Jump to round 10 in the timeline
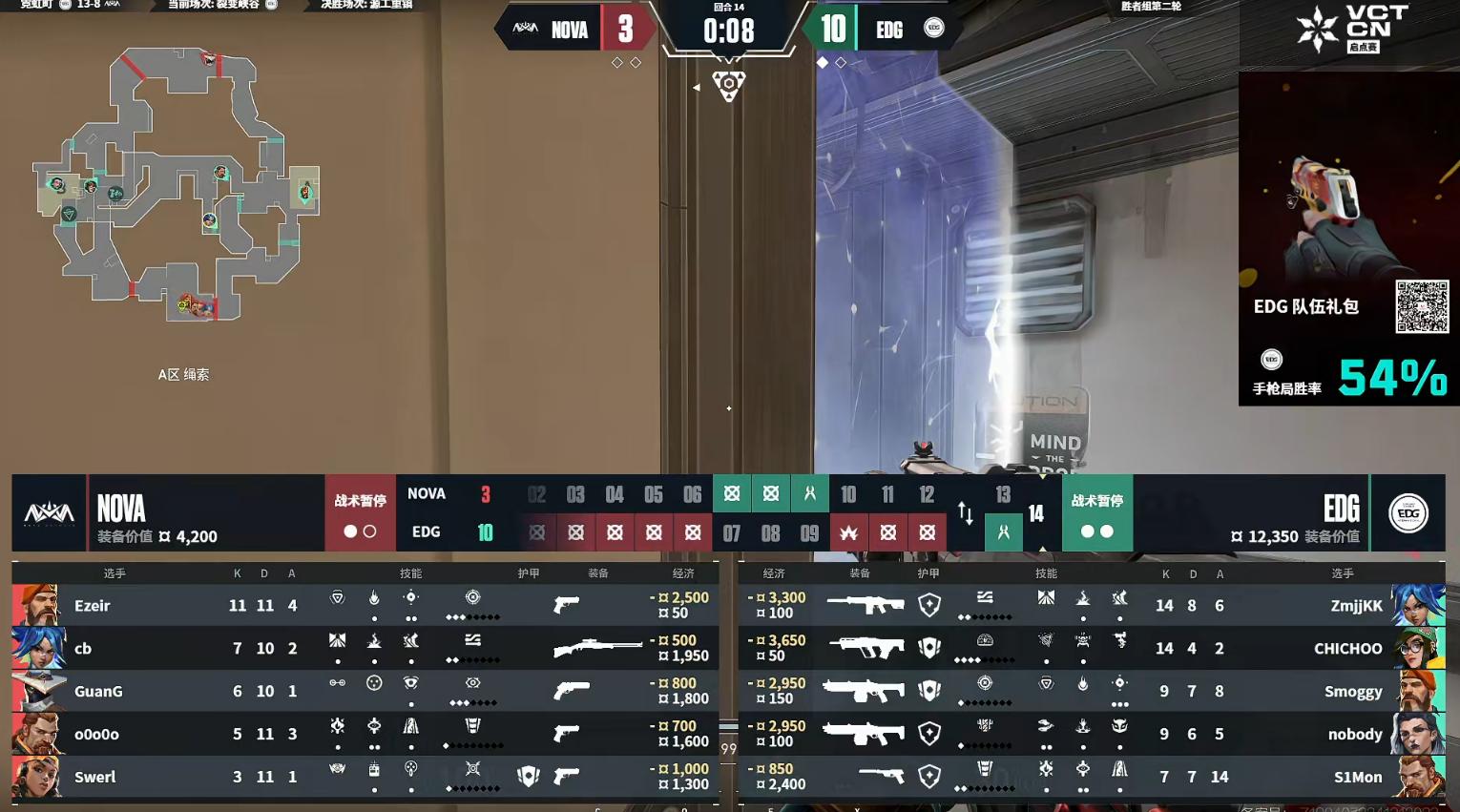Viewport: 1460px width, 812px height. 848,494
